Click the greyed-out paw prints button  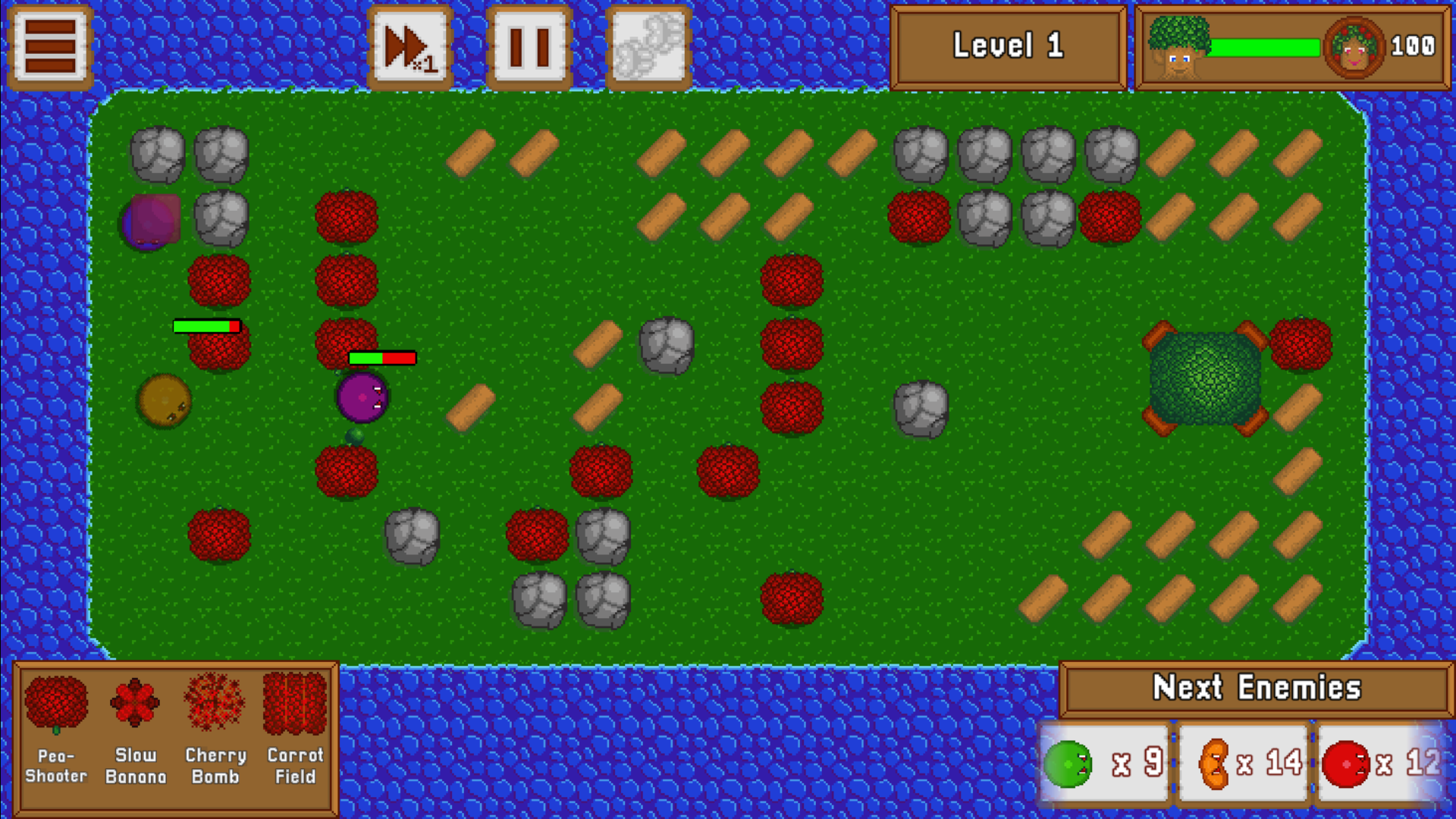click(648, 47)
